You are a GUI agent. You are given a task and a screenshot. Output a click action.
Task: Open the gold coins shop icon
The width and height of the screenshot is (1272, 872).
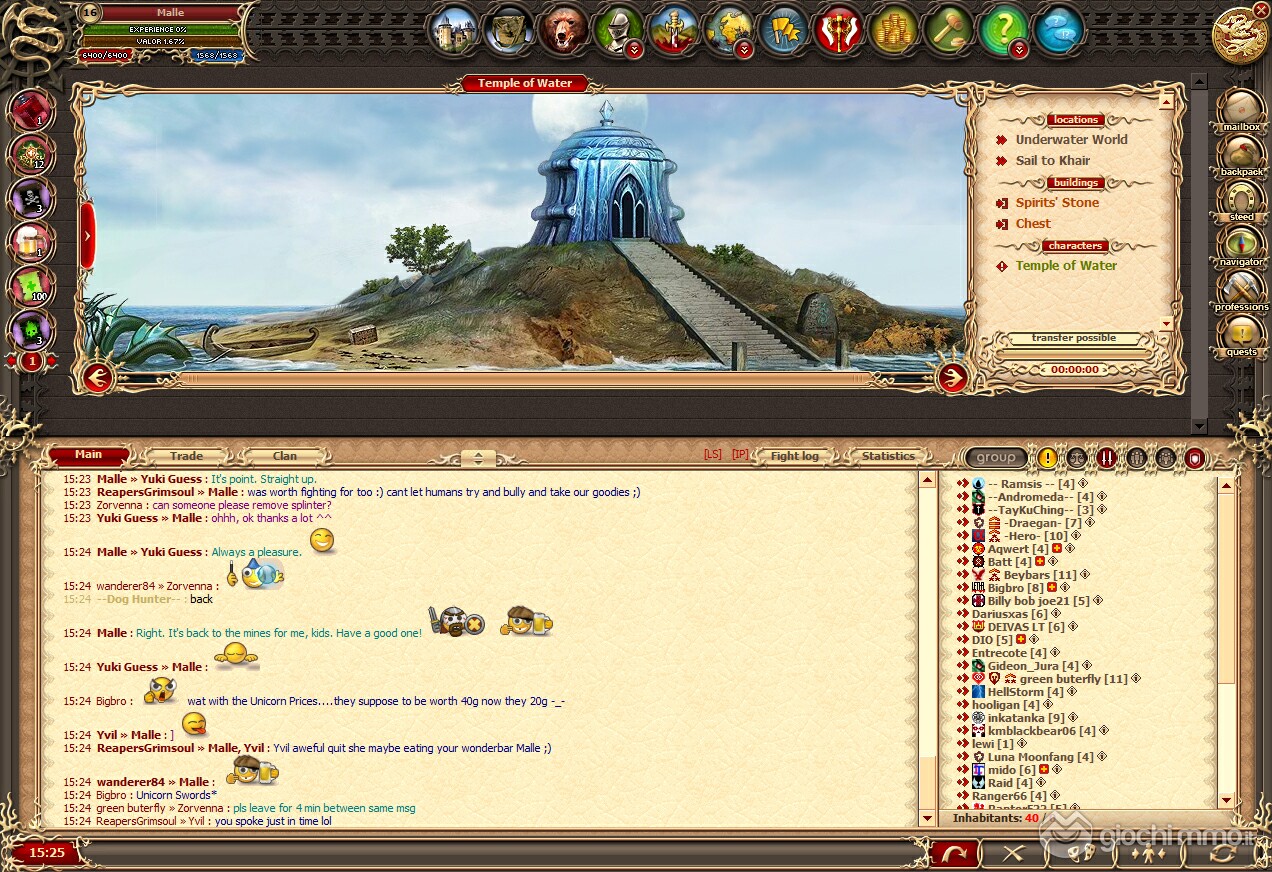[x=893, y=31]
